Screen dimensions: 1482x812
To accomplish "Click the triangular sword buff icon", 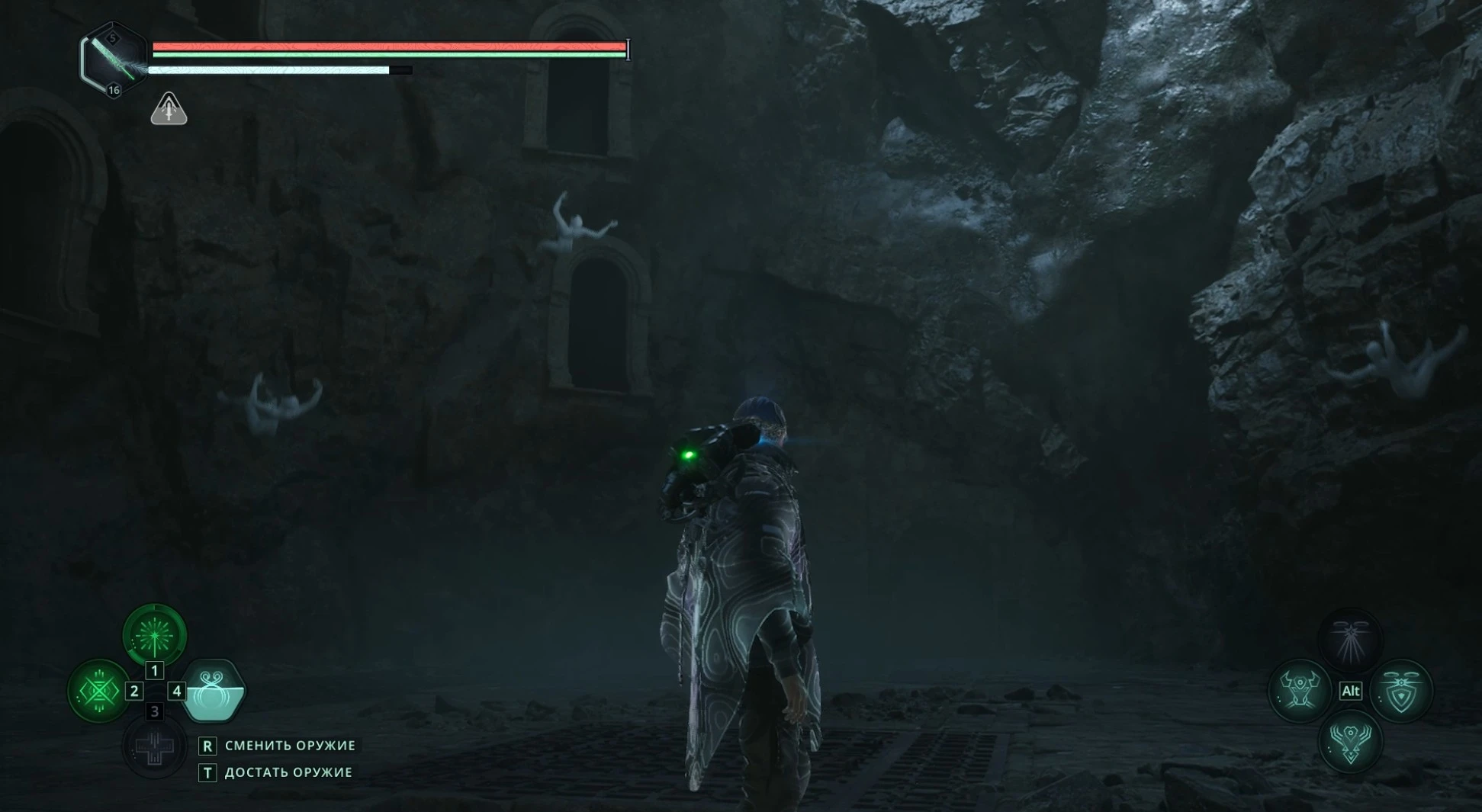I will coord(169,110).
